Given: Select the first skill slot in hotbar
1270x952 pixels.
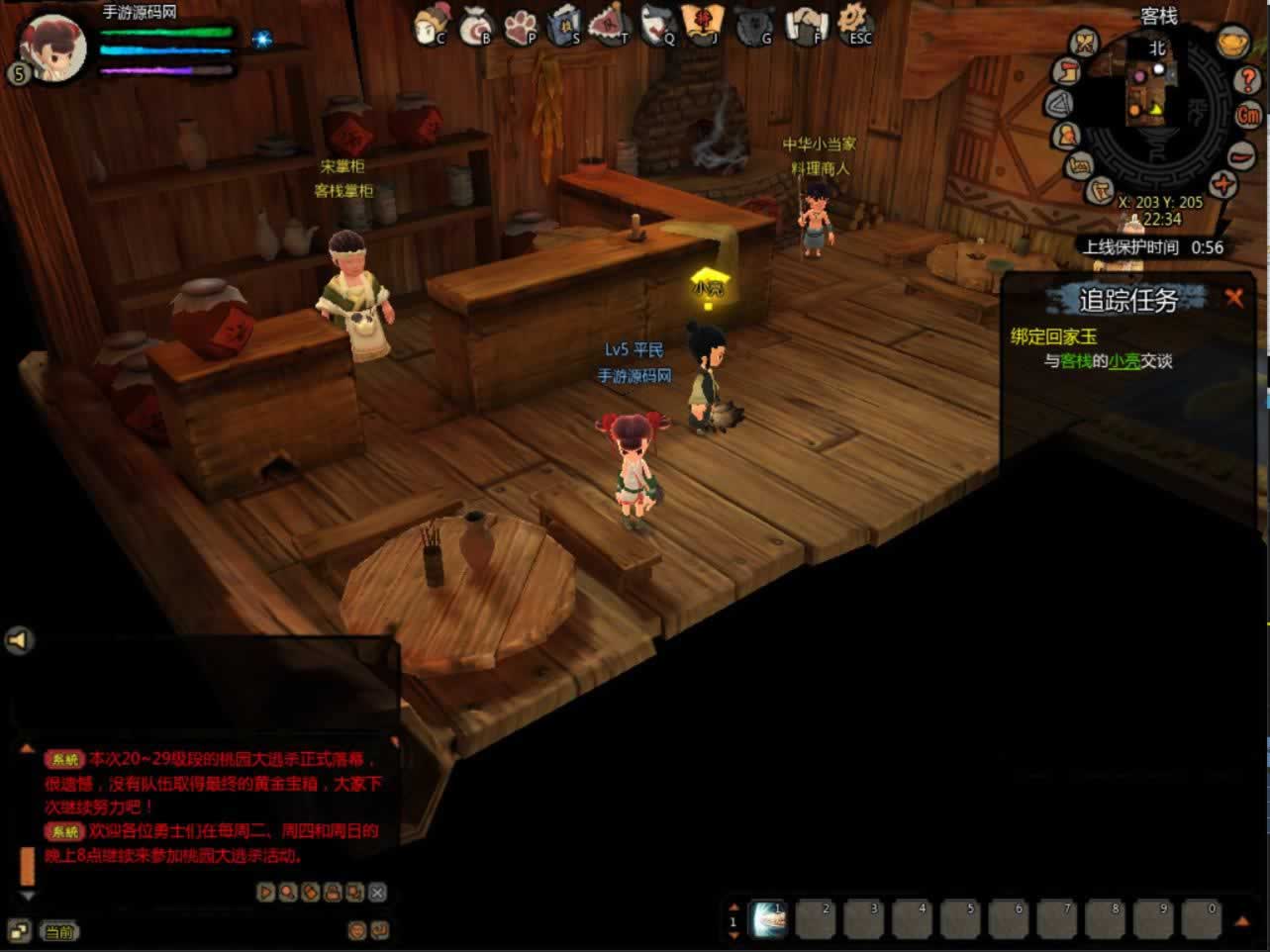Looking at the screenshot, I should coord(768,920).
